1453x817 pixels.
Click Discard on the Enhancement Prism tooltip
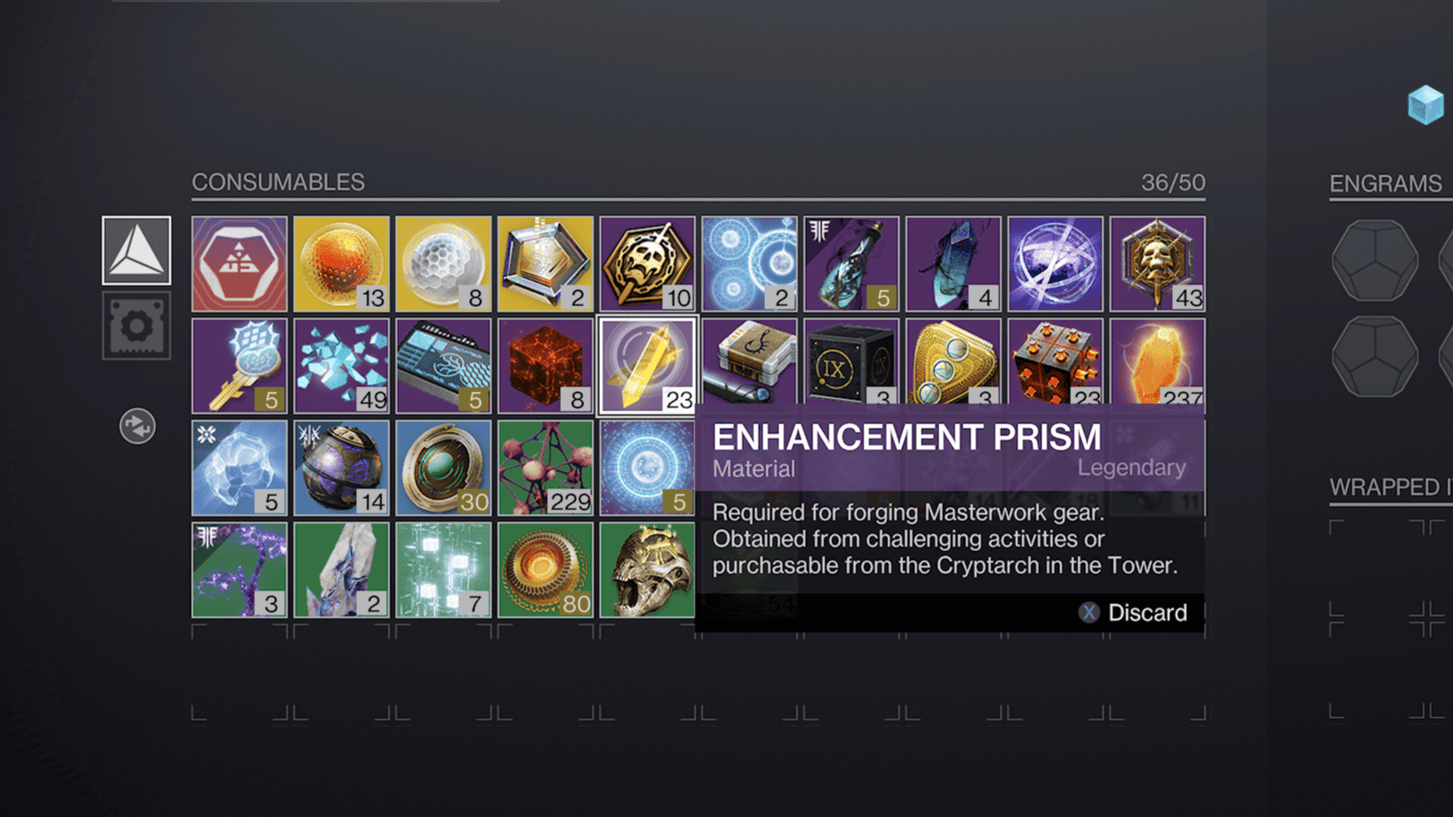[x=1146, y=612]
